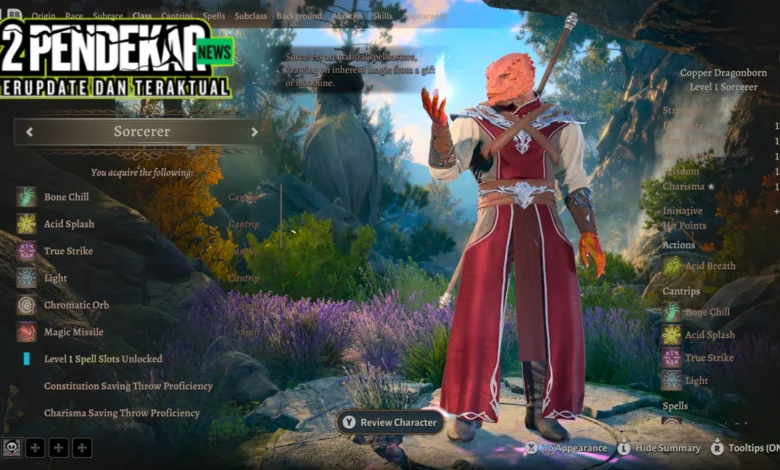Select Acid Splash in the acquired list
The width and height of the screenshot is (780, 470).
click(68, 224)
